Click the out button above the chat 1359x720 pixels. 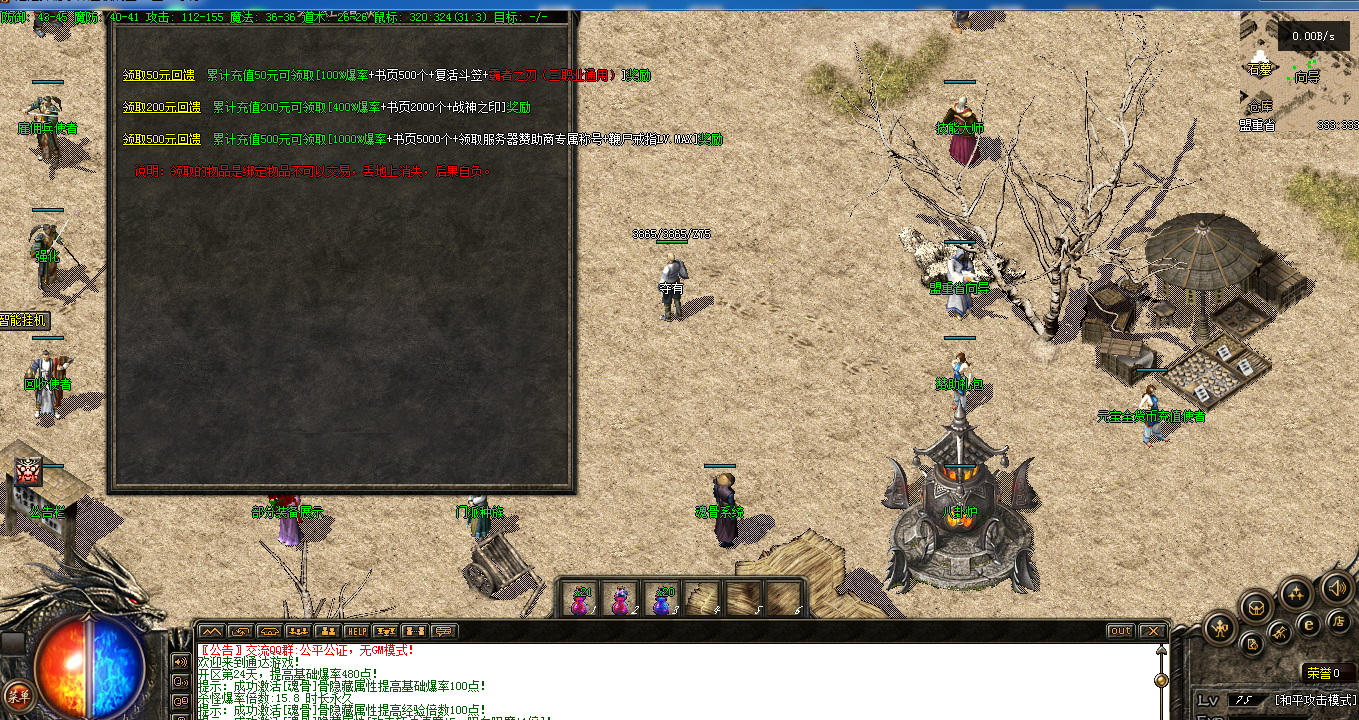click(1120, 631)
